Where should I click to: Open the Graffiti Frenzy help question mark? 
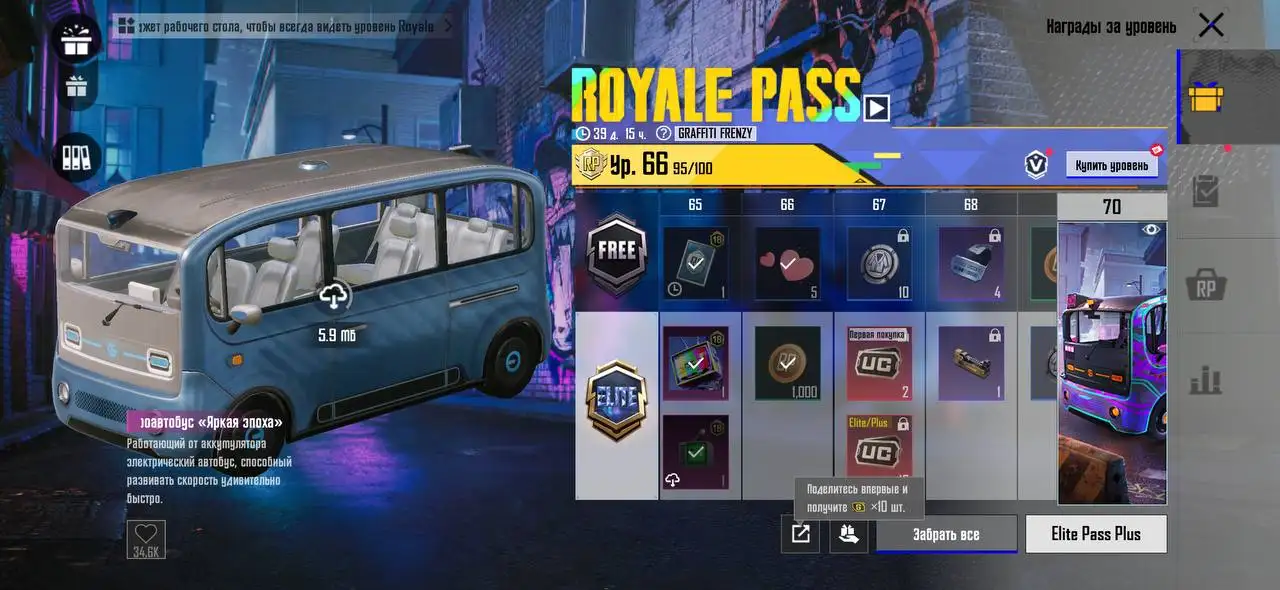pos(663,133)
